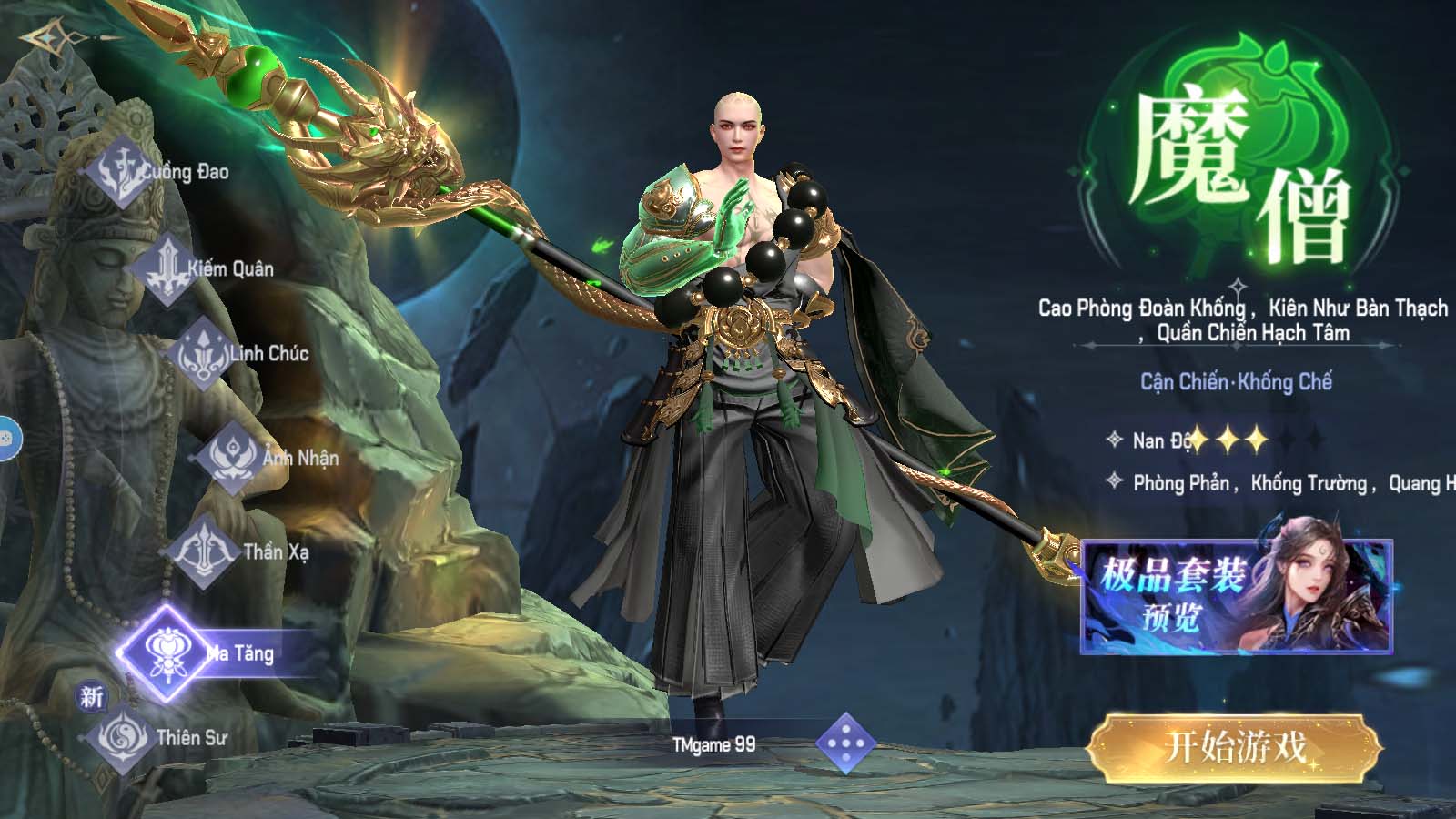Pick the Ảnh Nhận class
The height and width of the screenshot is (819, 1456).
point(233,457)
